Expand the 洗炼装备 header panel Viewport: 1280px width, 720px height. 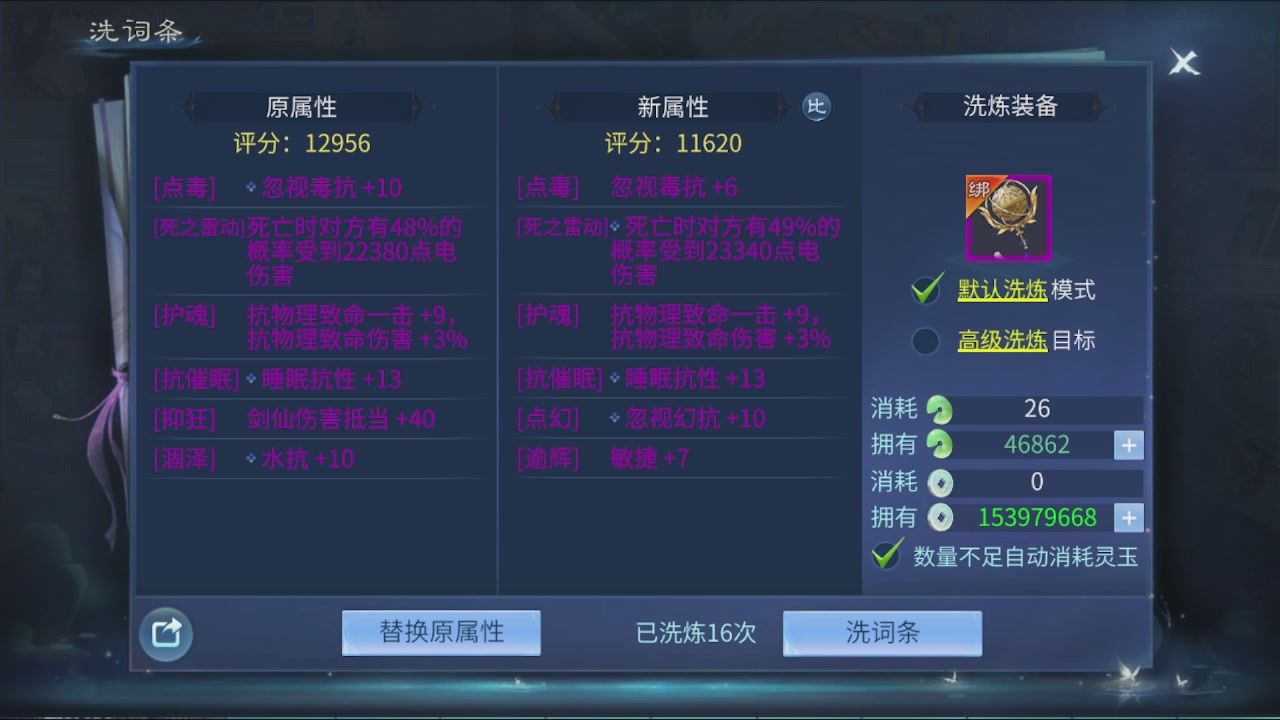click(x=1005, y=107)
